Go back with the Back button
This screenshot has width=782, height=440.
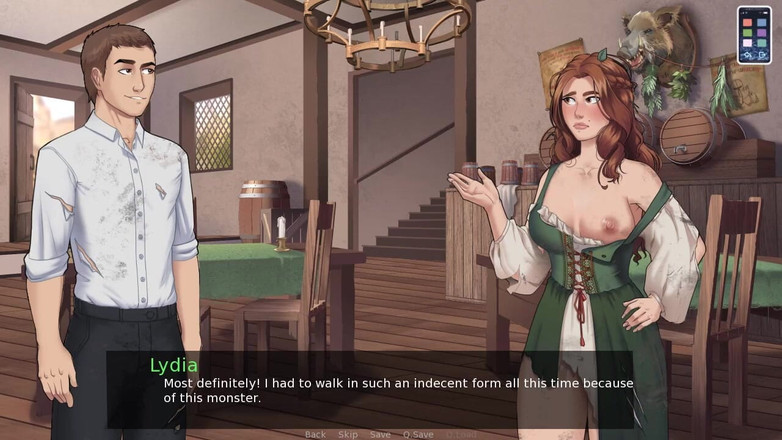(x=315, y=435)
